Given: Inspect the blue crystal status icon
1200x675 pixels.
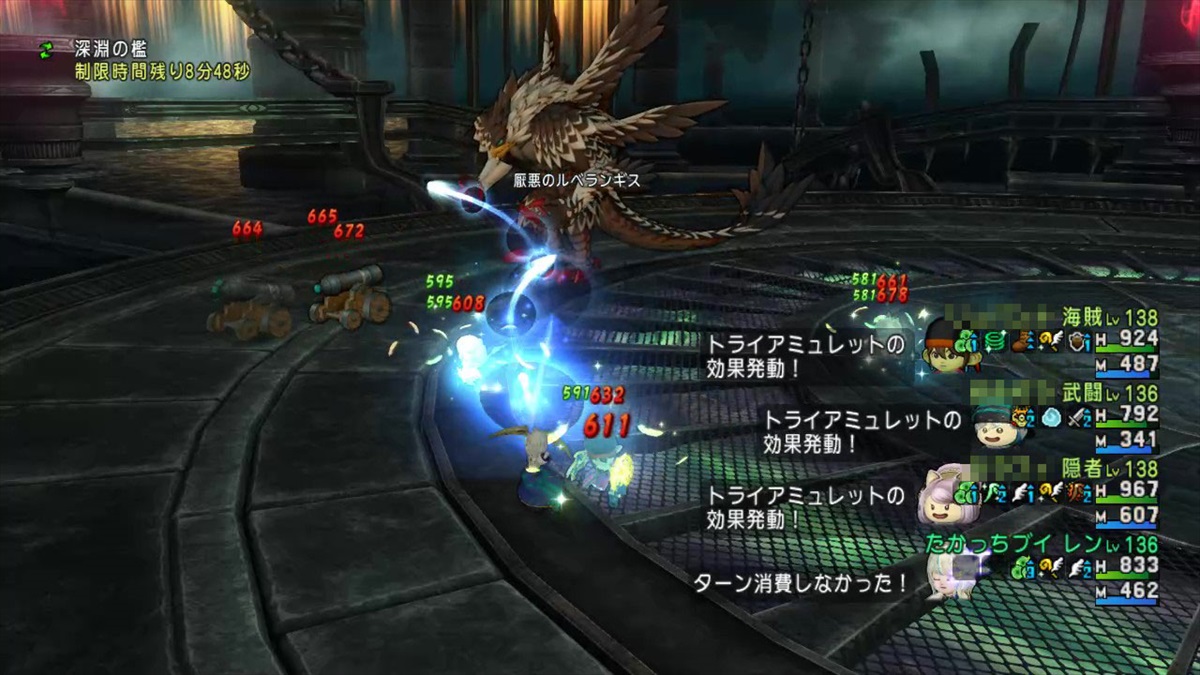Looking at the screenshot, I should pyautogui.click(x=1049, y=418).
